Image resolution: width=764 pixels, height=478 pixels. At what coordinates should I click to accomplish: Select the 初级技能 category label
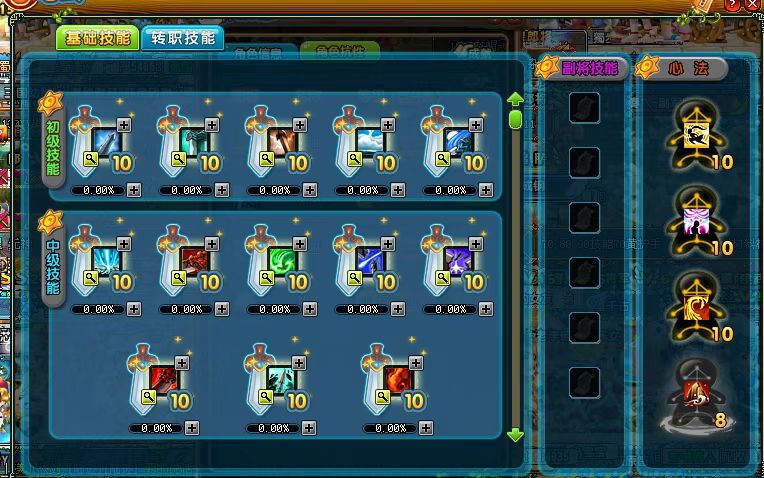click(x=54, y=146)
